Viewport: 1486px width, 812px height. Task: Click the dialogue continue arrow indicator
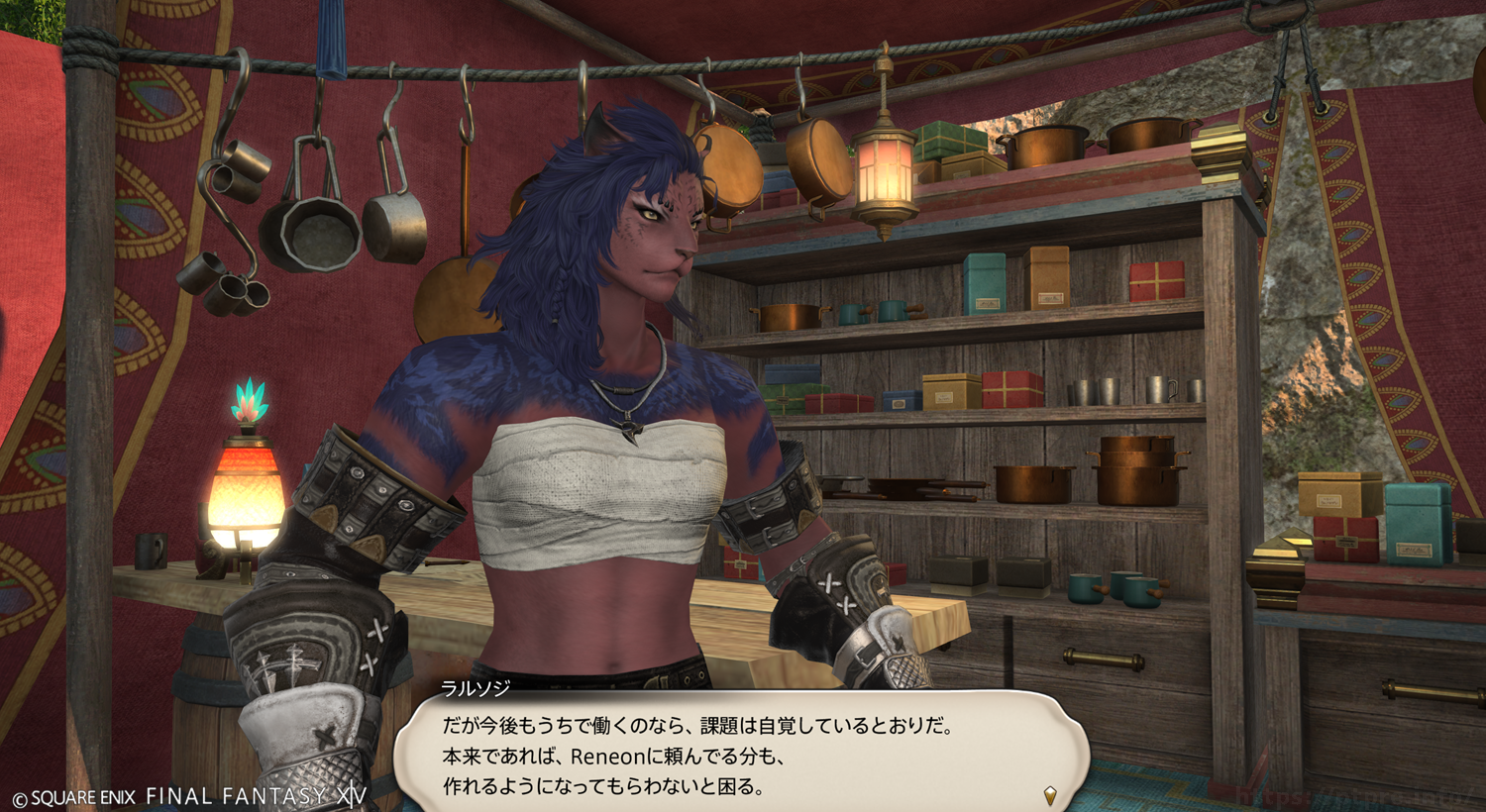(x=1050, y=794)
